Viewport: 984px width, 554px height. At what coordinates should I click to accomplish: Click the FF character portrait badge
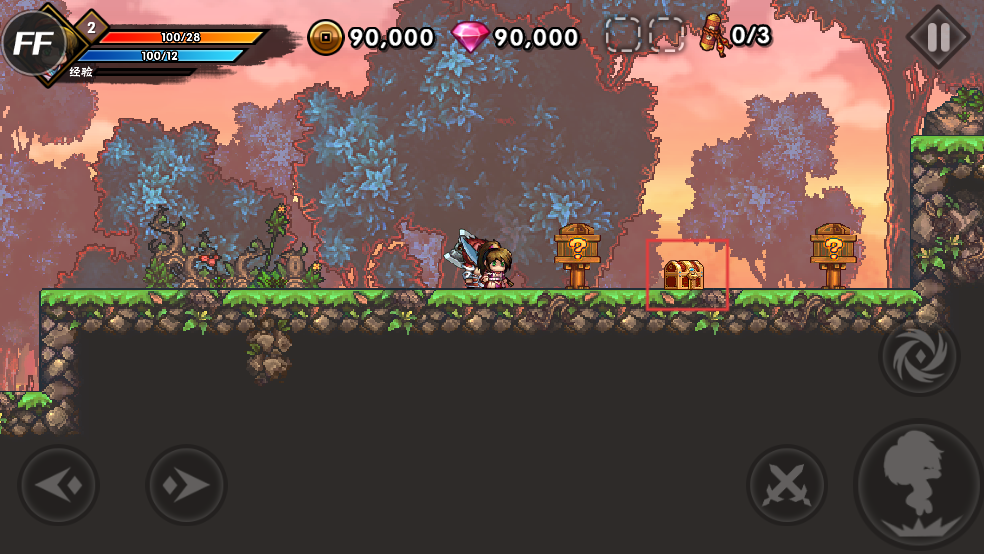(x=33, y=43)
